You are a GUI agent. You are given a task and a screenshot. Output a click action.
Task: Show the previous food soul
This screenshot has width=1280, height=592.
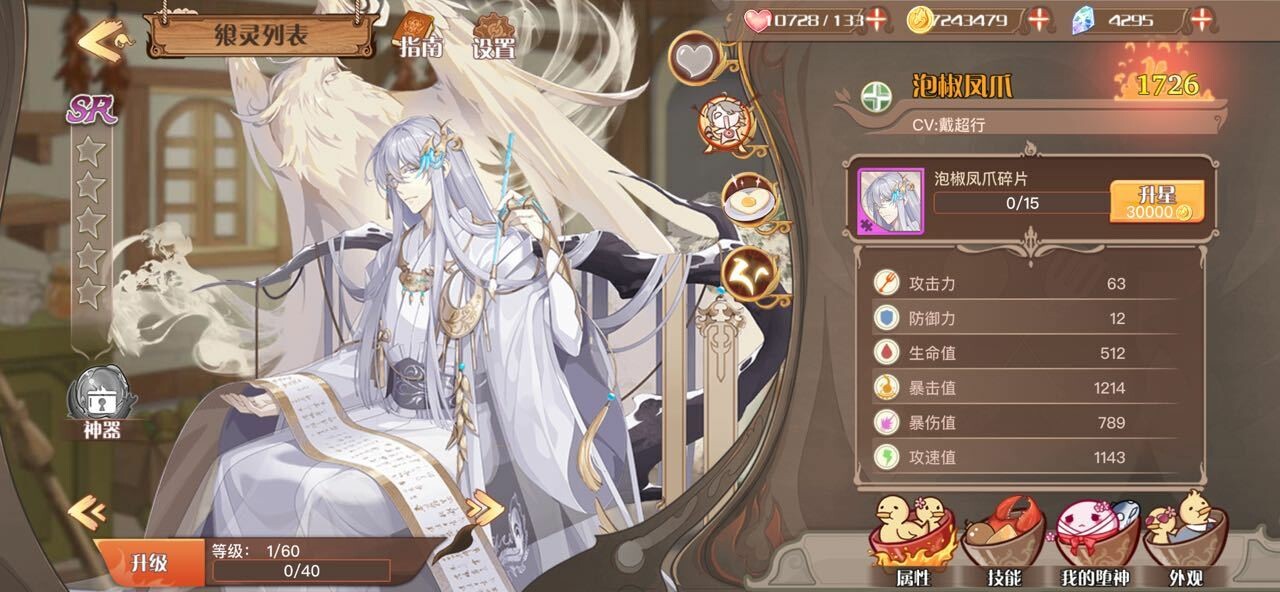[x=86, y=513]
